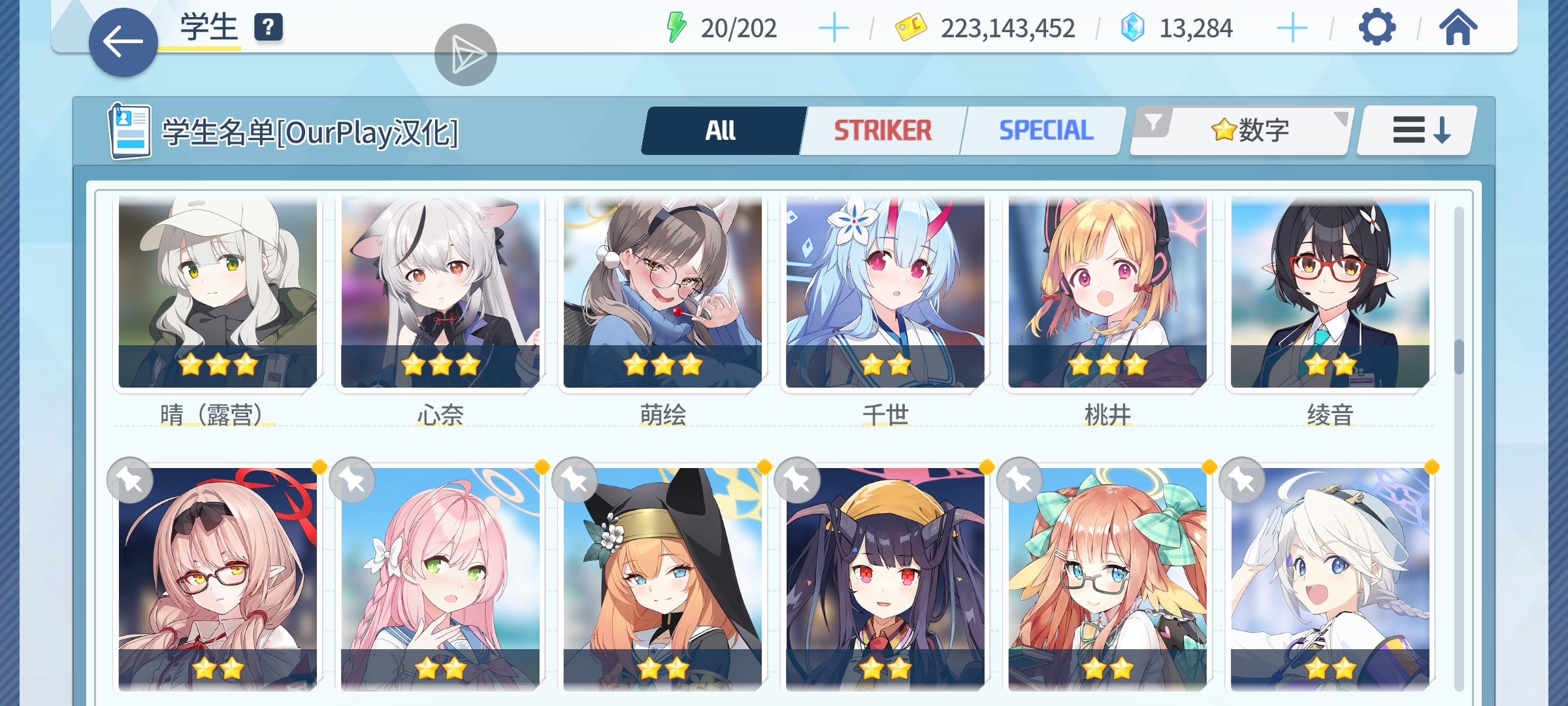Click the student list scrollbar

(x=1459, y=356)
